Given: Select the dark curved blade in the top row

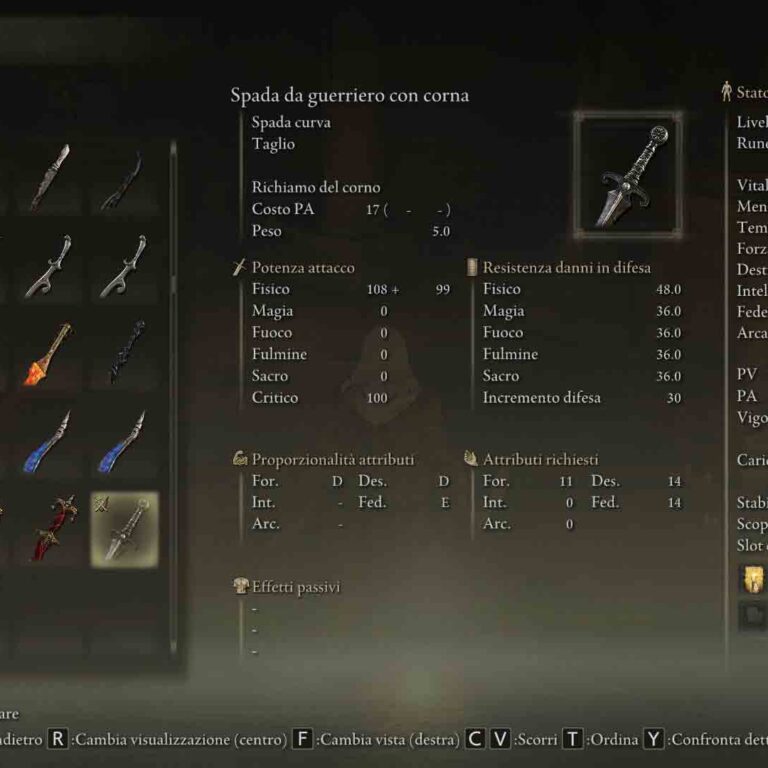Looking at the screenshot, I should point(124,180).
